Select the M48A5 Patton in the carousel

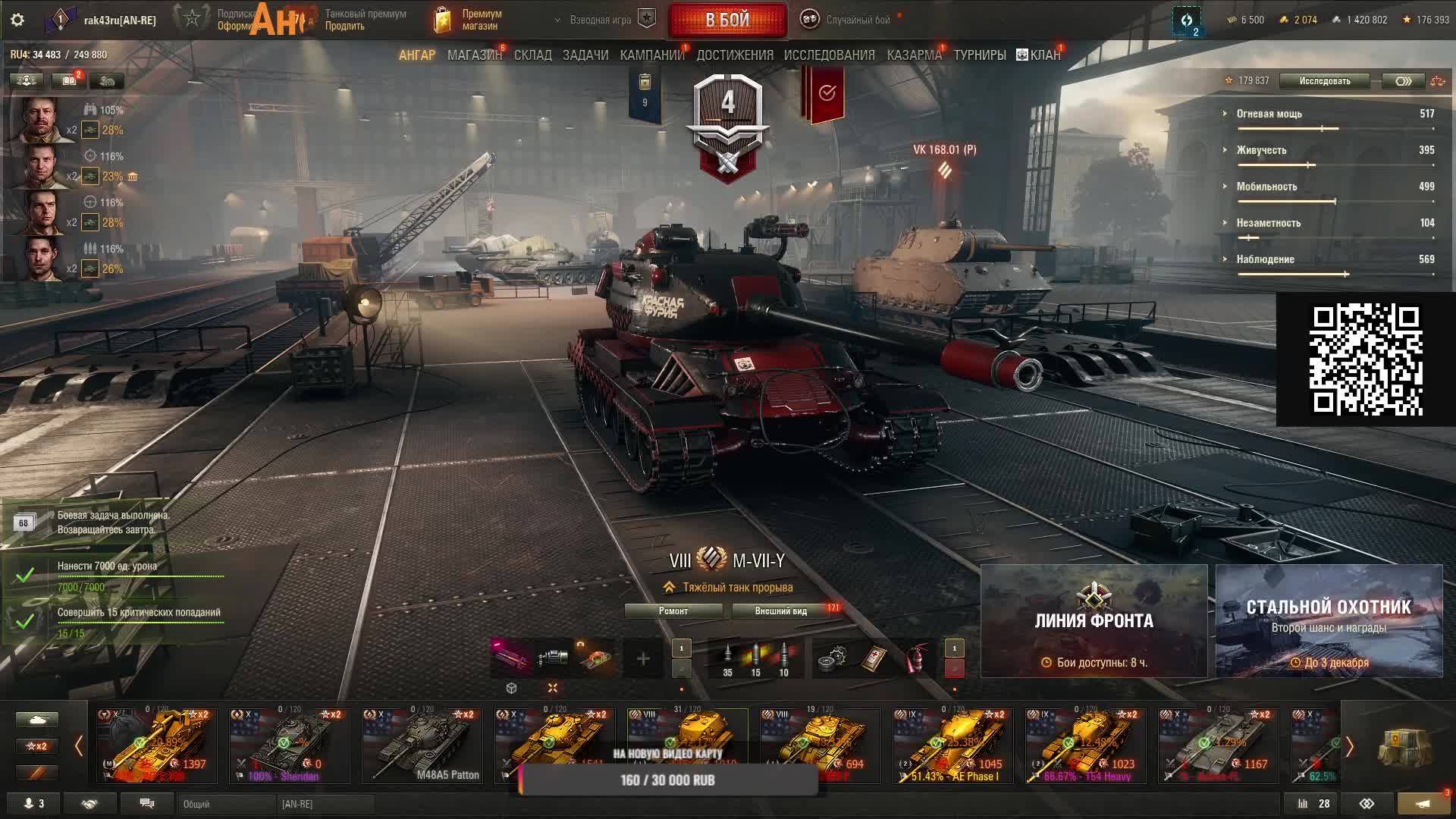pyautogui.click(x=422, y=746)
